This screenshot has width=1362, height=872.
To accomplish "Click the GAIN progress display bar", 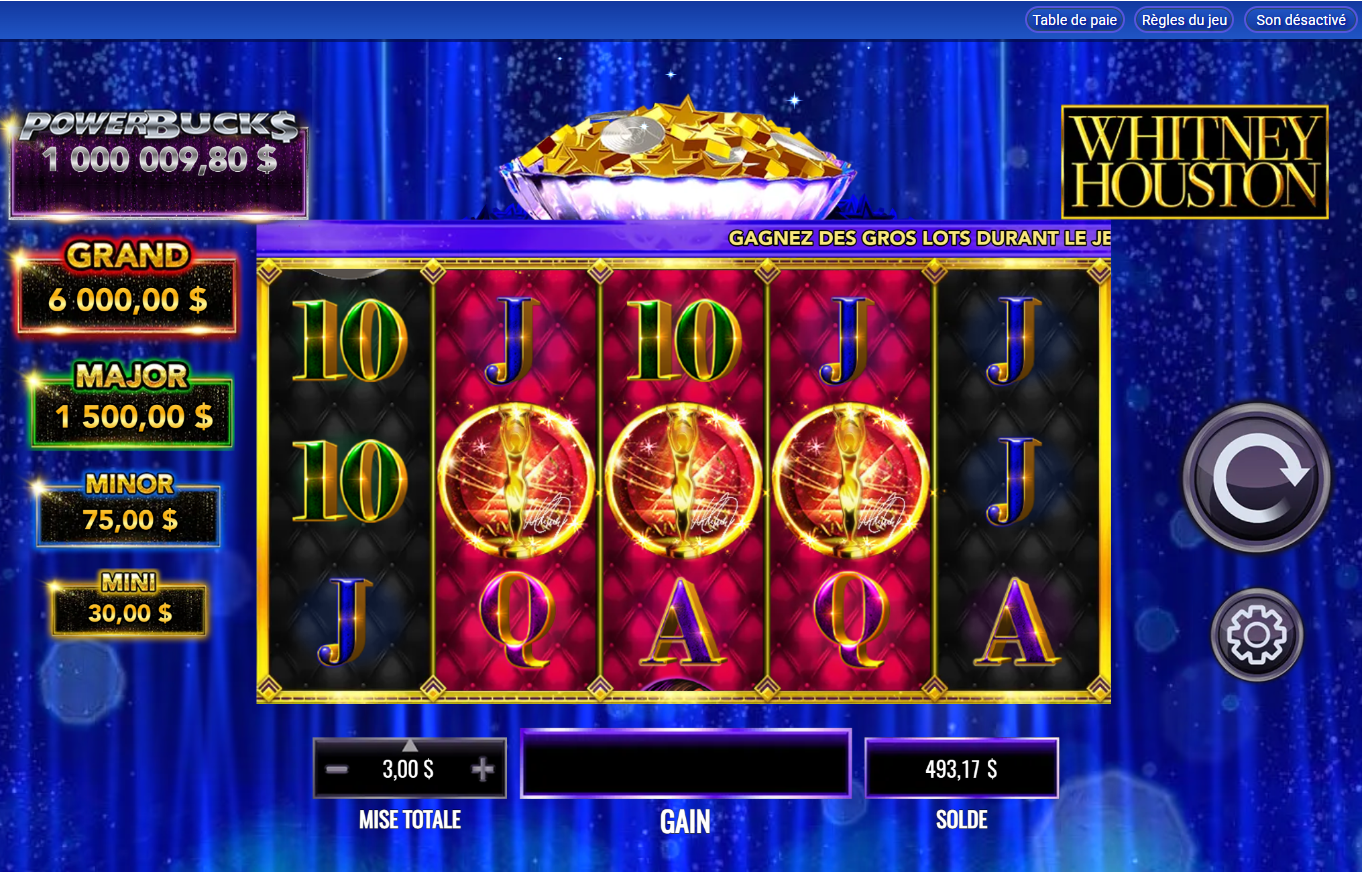I will pos(685,763).
